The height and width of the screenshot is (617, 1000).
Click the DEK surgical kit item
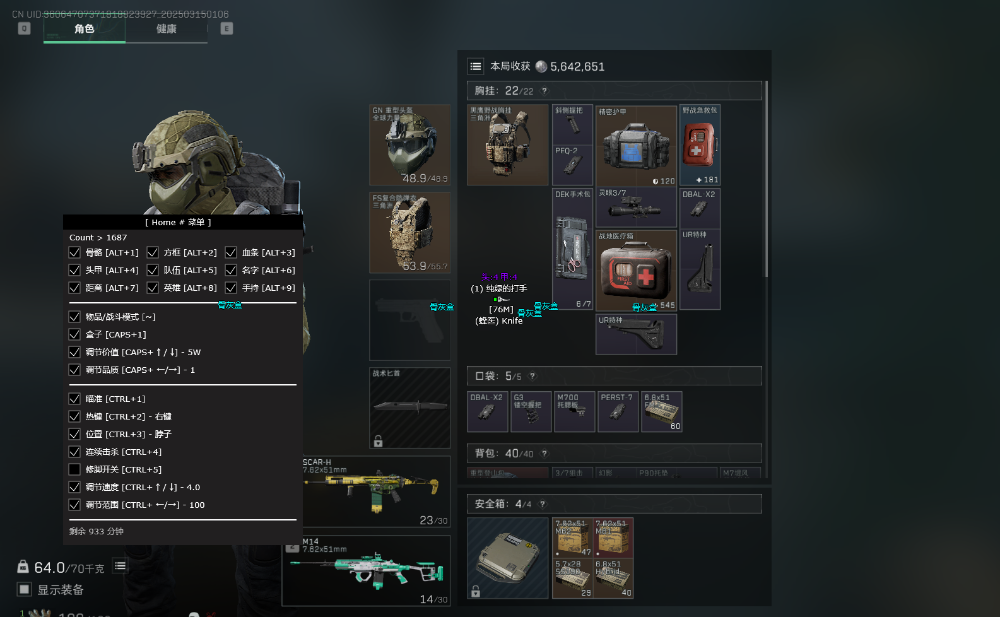[x=573, y=250]
